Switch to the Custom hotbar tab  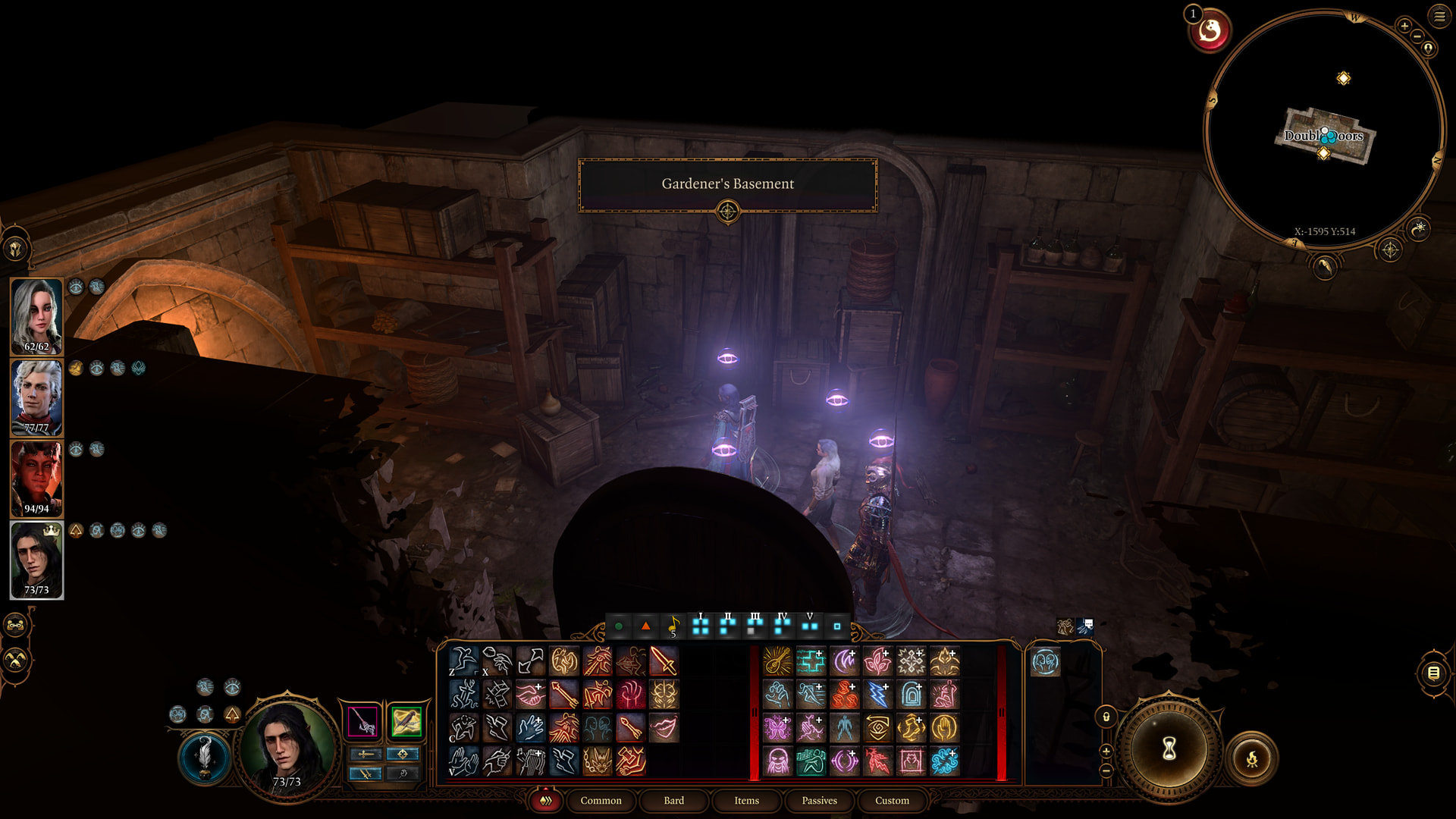point(892,801)
